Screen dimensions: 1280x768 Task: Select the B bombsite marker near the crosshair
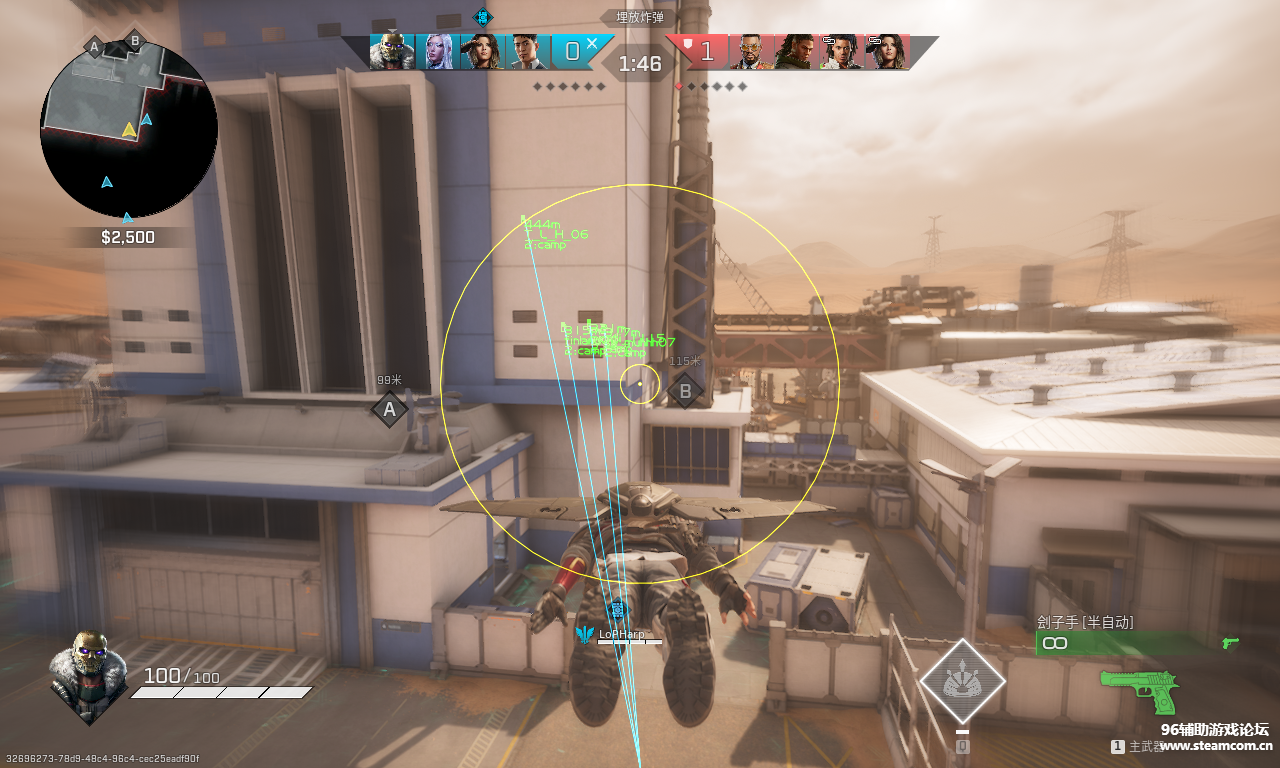(685, 391)
